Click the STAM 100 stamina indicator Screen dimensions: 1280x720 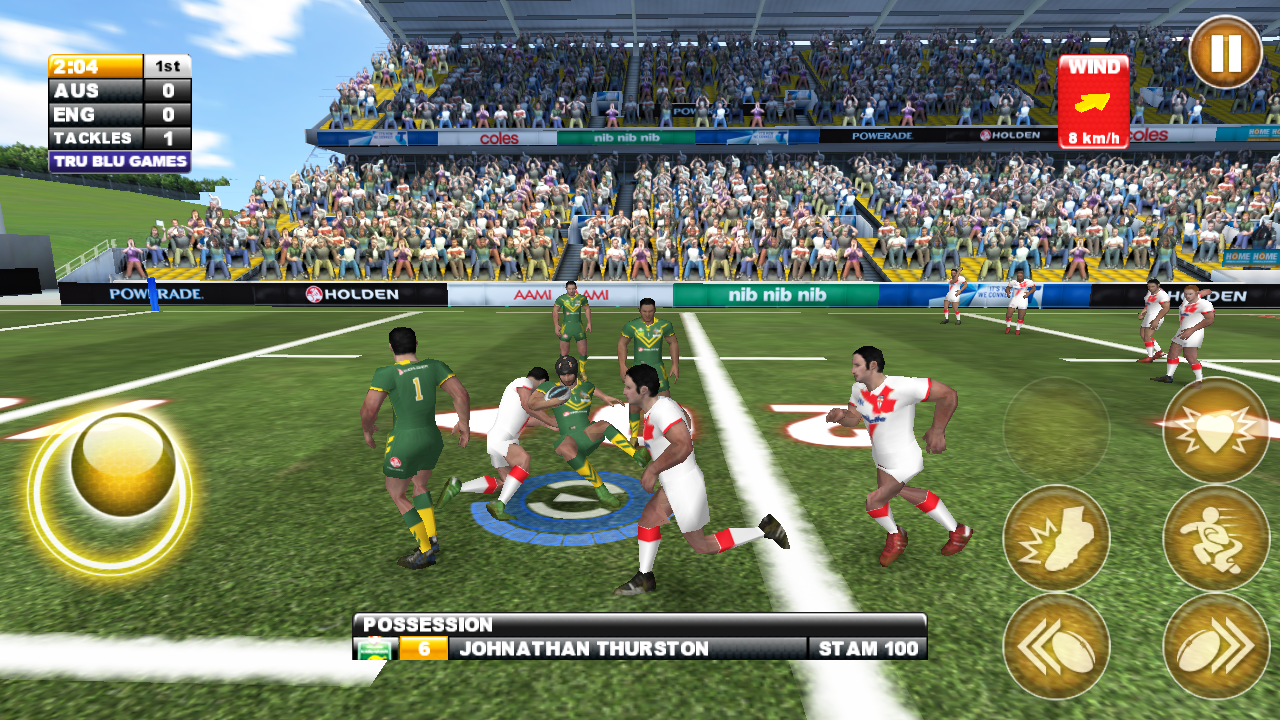coord(866,648)
